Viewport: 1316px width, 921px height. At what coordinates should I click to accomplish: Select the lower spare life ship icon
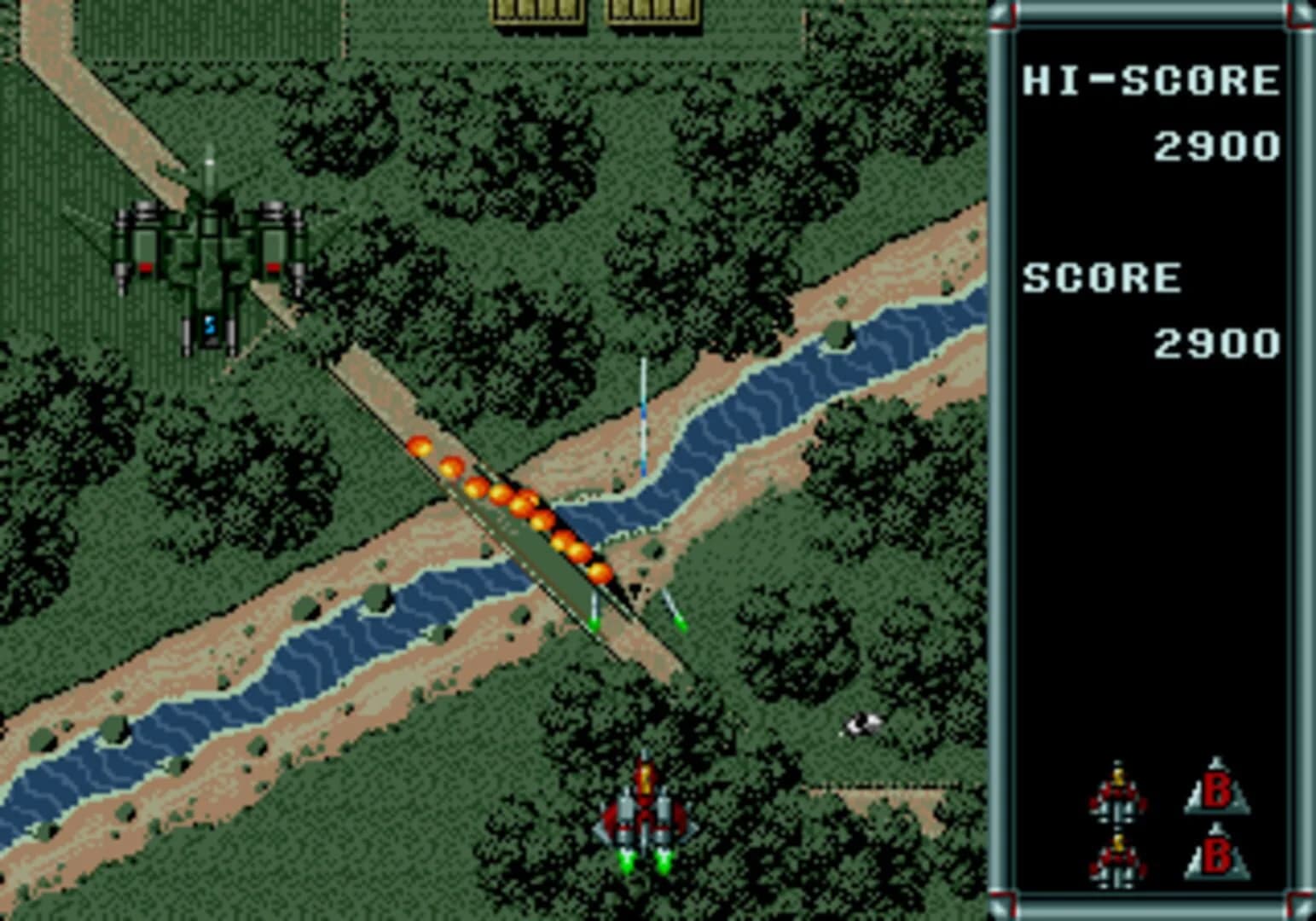coord(1117,866)
